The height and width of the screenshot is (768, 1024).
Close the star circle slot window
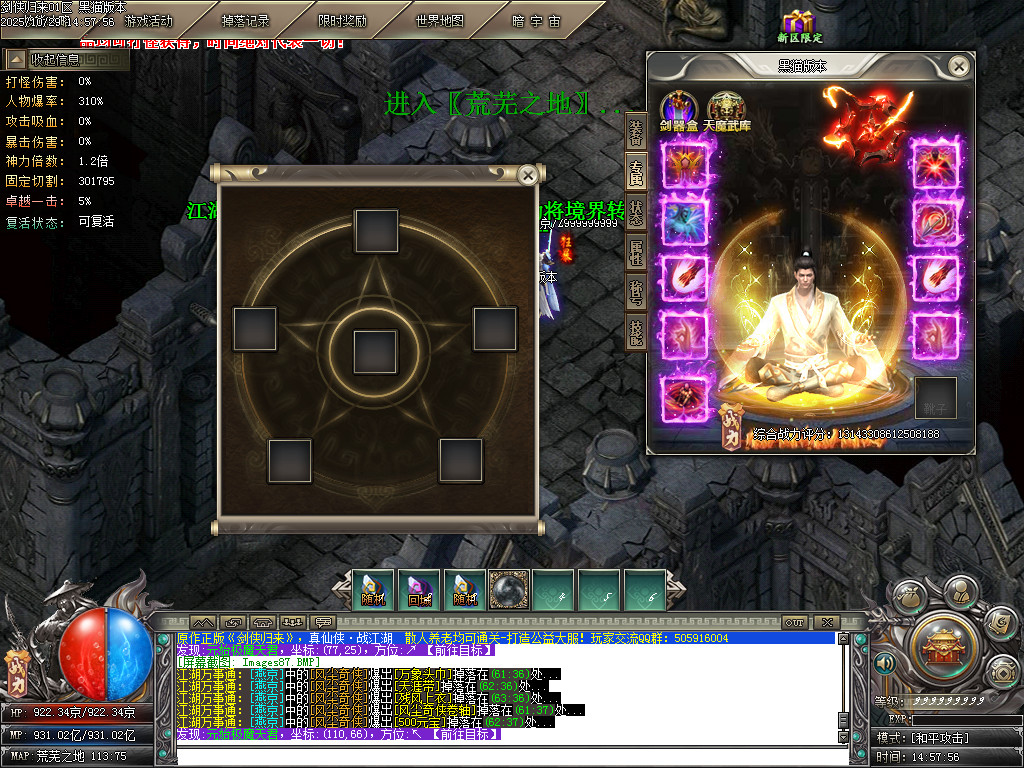point(527,175)
